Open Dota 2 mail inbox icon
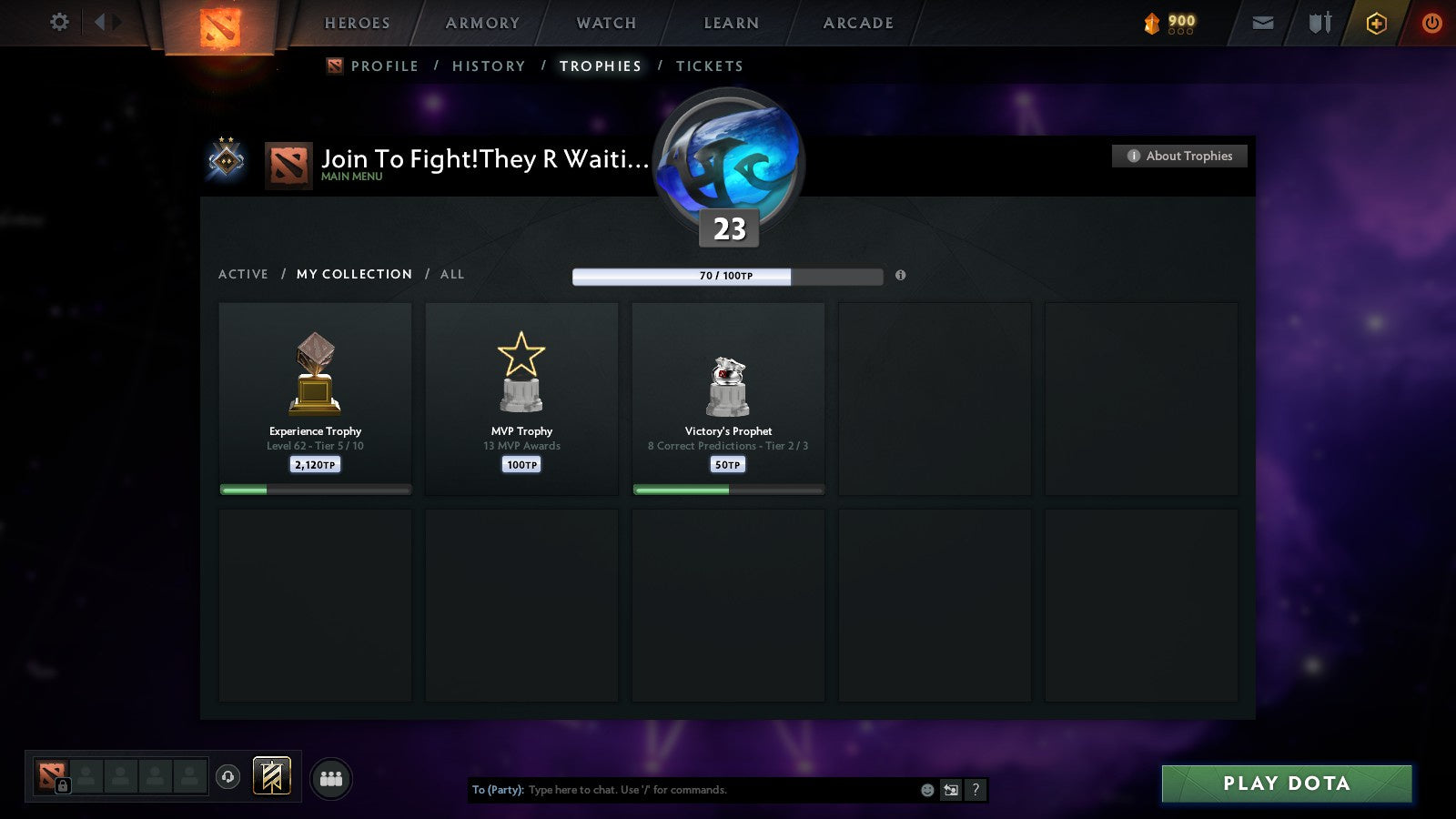The image size is (1456, 819). (x=1263, y=23)
